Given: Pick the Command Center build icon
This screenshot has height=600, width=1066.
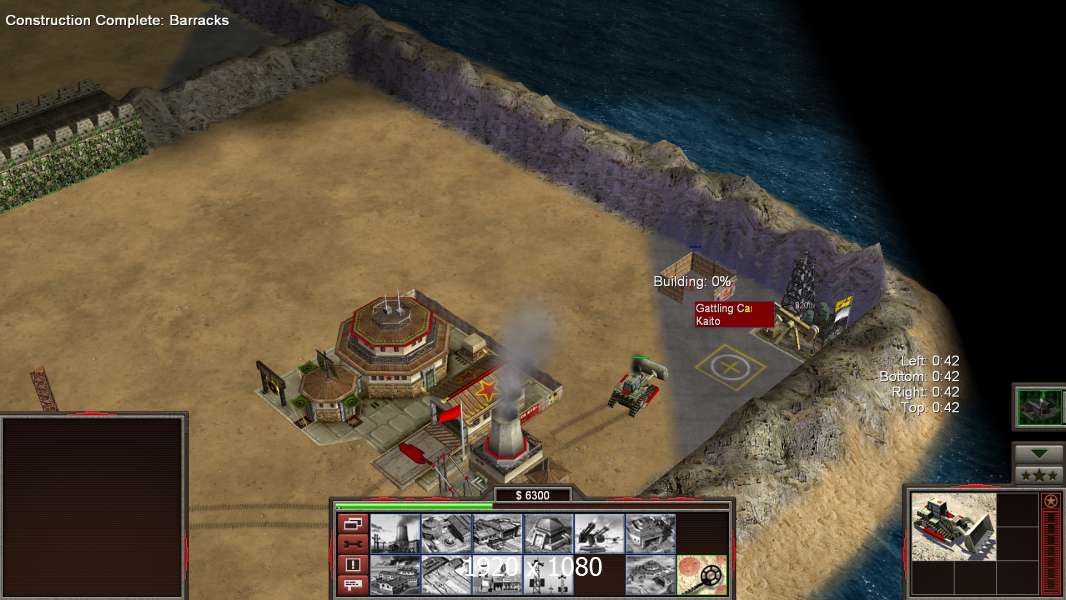Looking at the screenshot, I should point(650,575).
